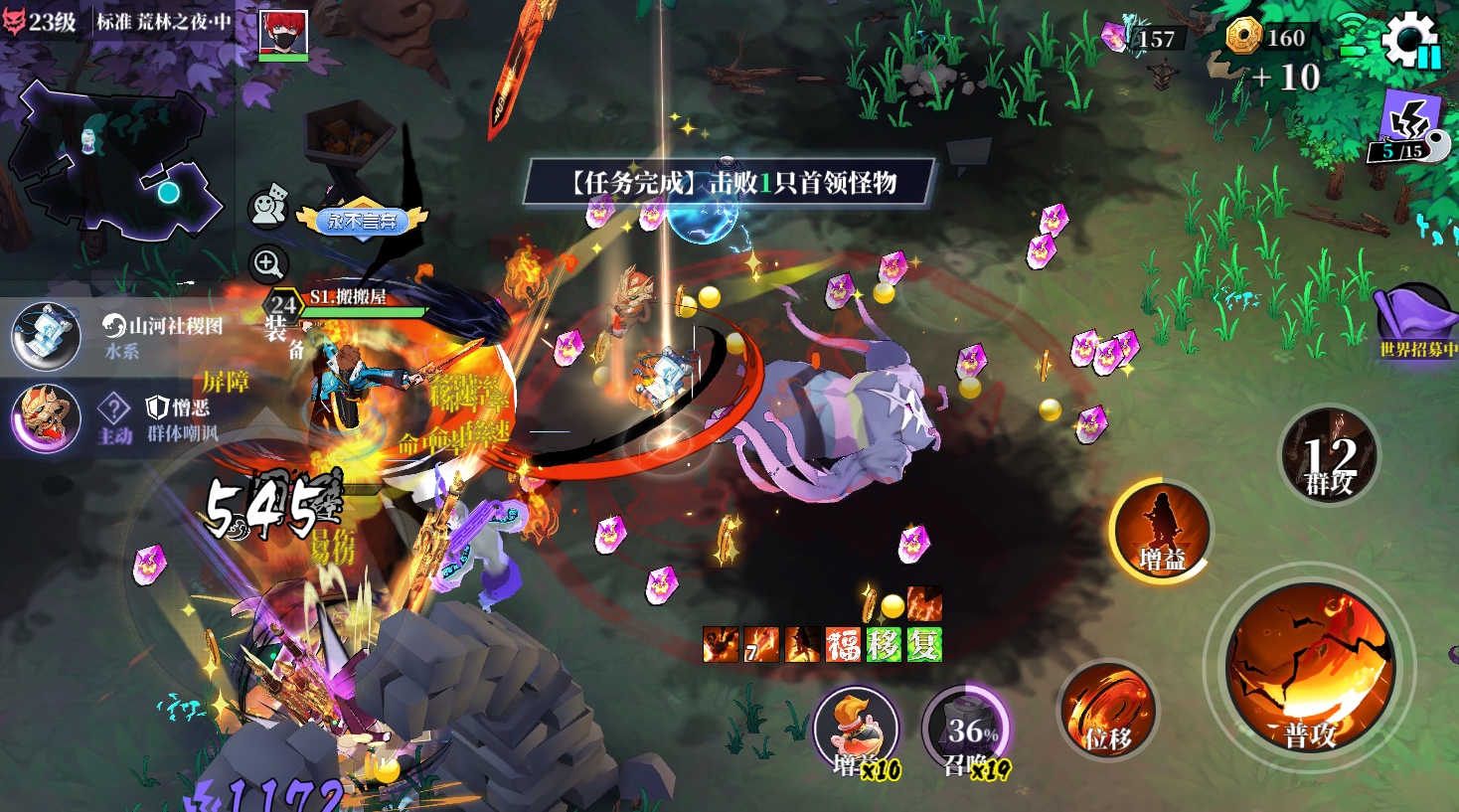Tap the red-haired hero portrait

click(x=283, y=35)
